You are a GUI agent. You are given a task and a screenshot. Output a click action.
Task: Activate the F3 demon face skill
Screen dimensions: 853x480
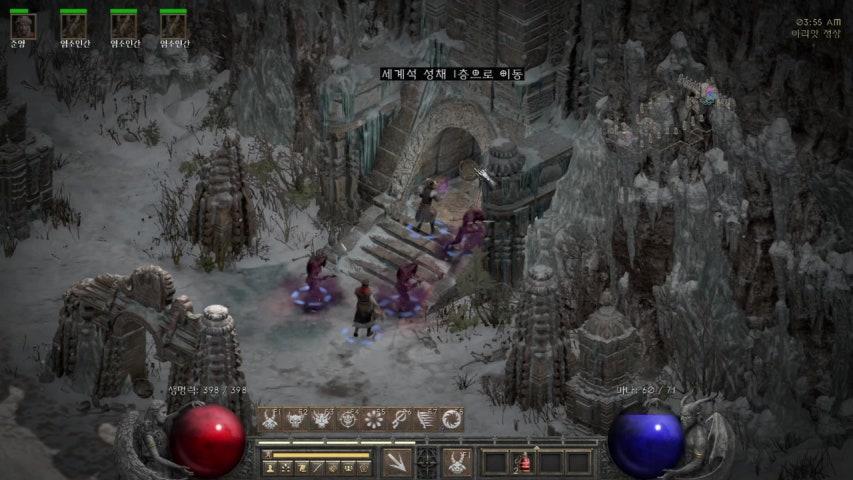323,419
